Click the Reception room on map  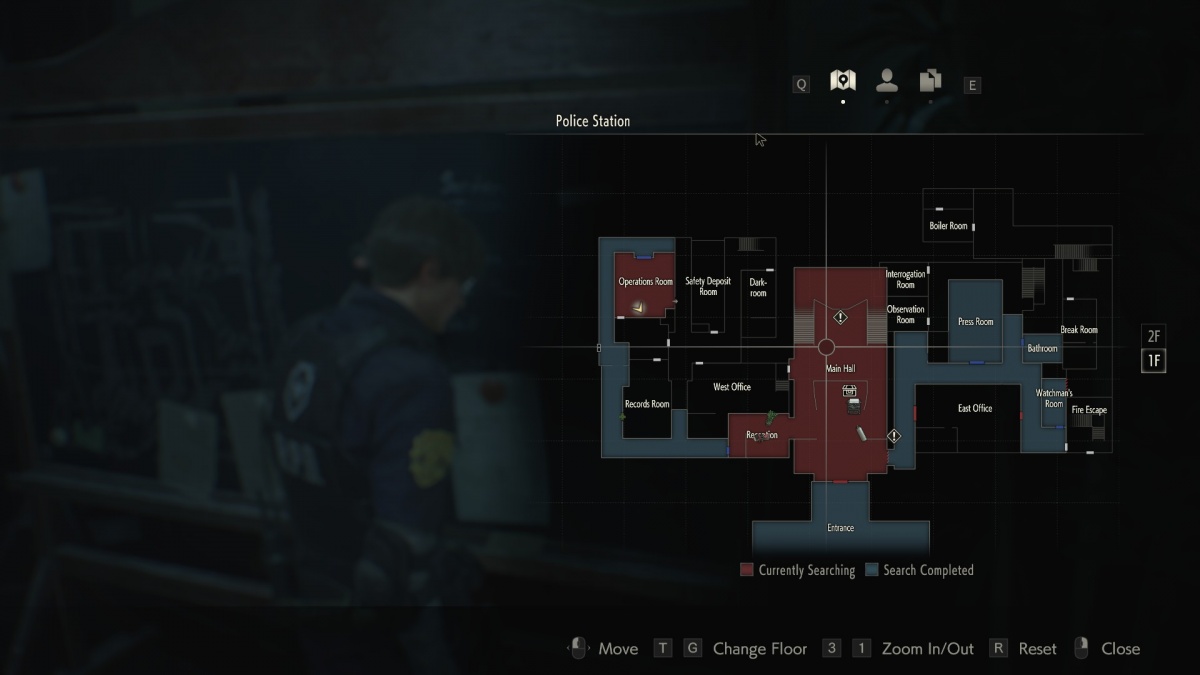coord(761,435)
